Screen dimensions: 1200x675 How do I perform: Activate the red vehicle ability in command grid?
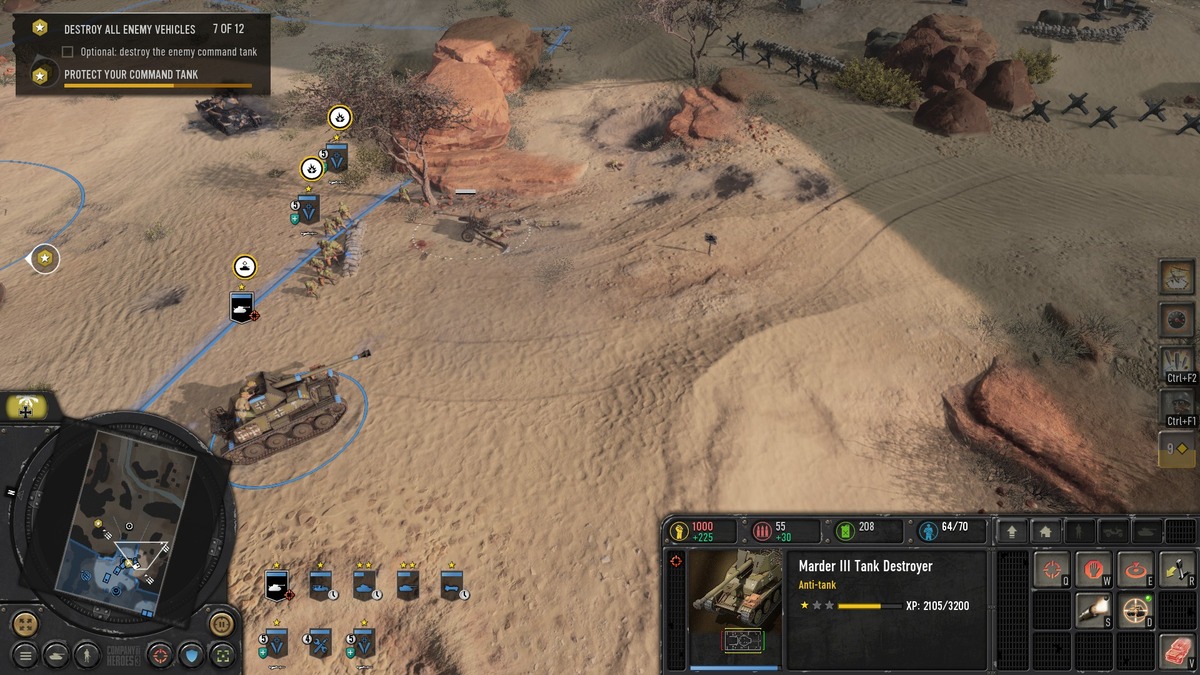1177,651
